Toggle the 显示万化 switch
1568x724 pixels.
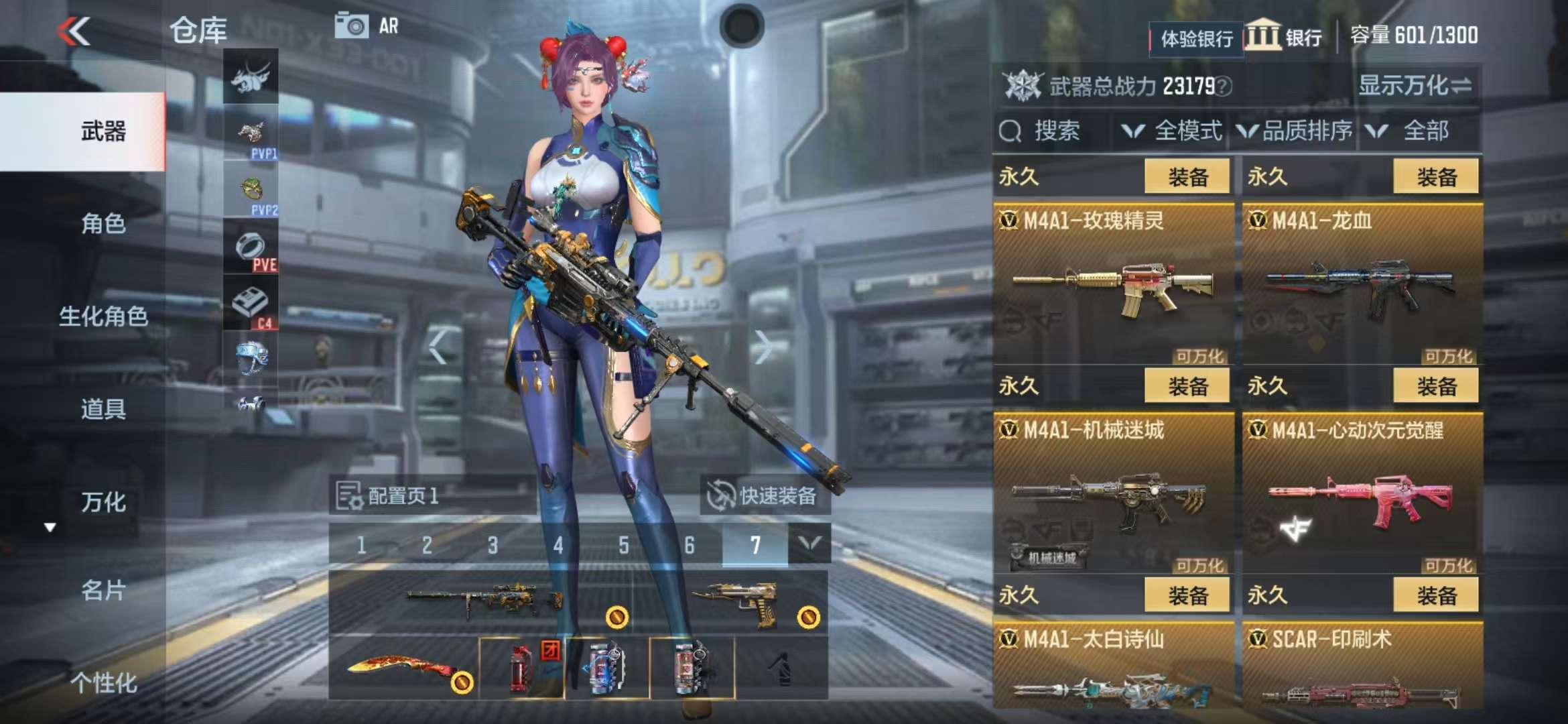pyautogui.click(x=1415, y=86)
